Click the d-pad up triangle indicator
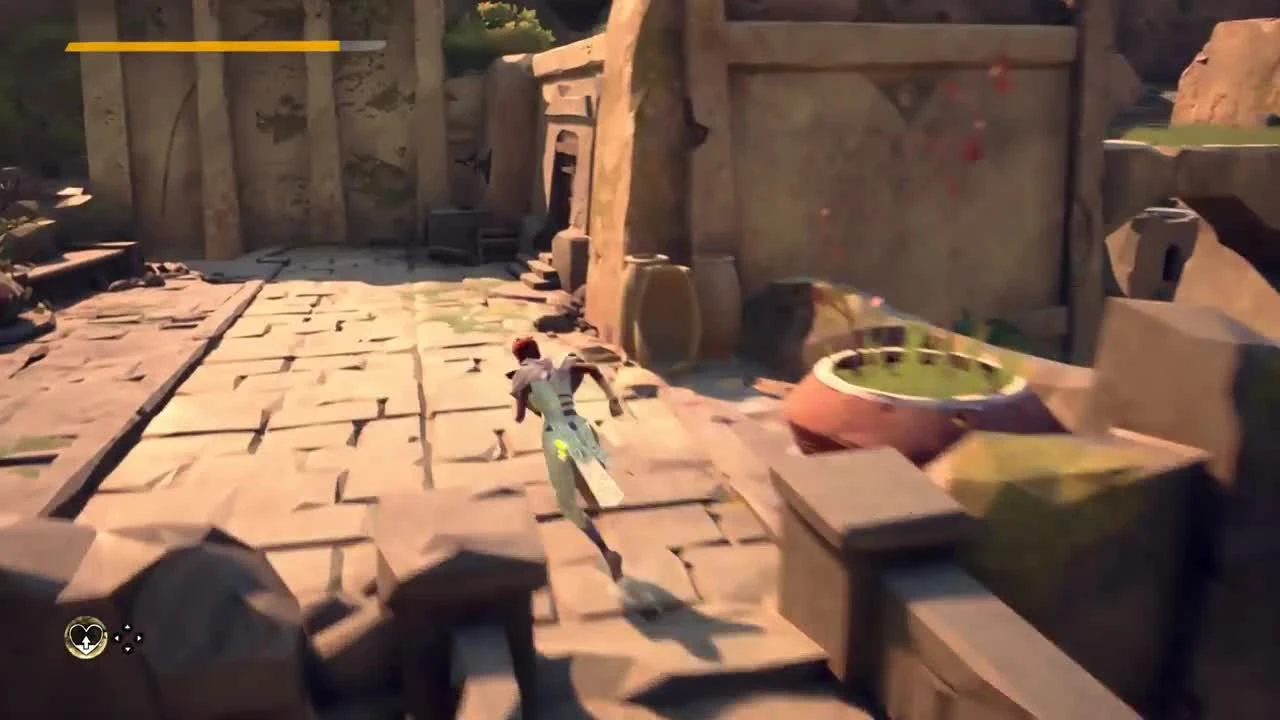 tap(127, 627)
